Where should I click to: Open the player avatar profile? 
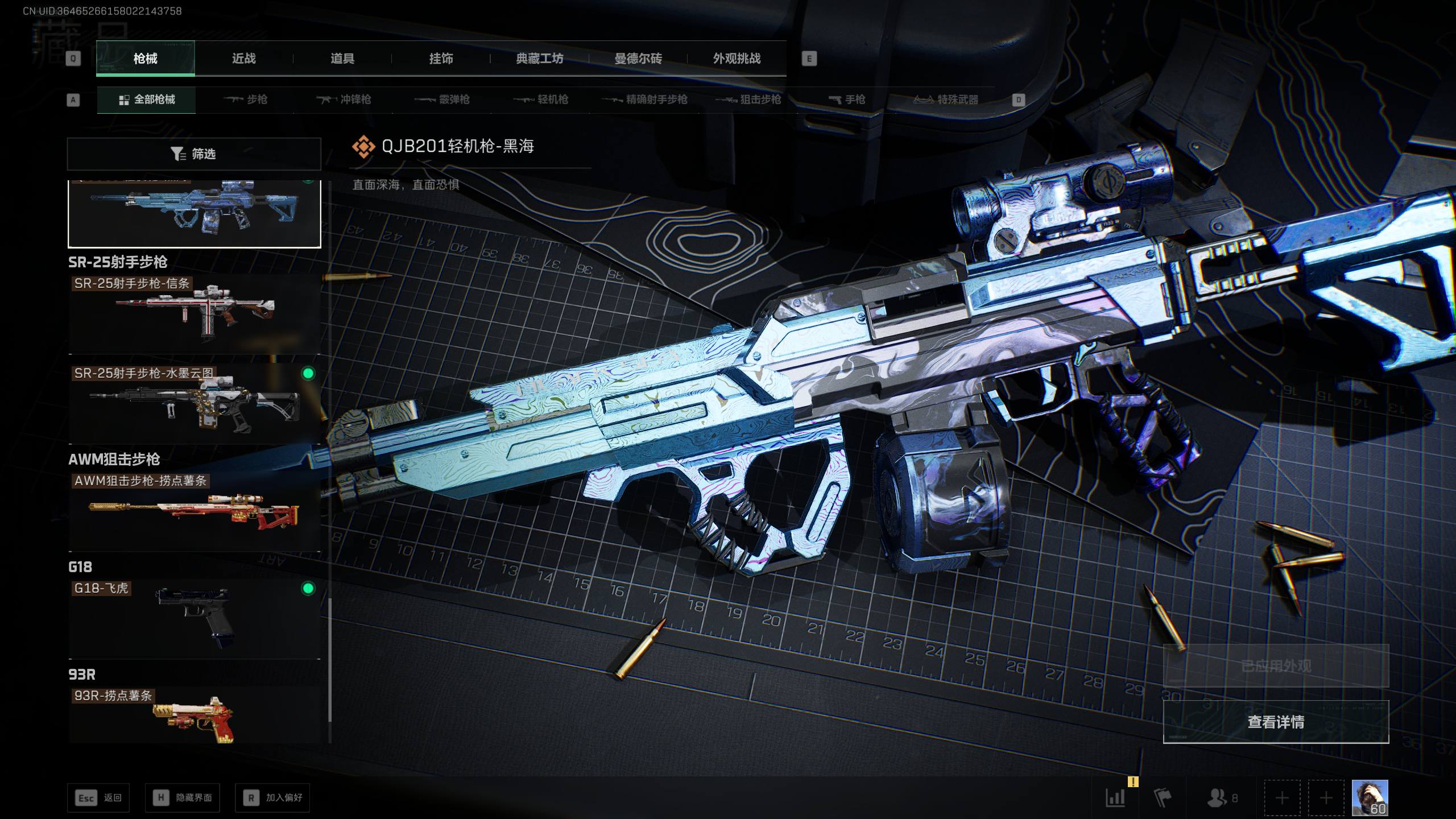click(x=1370, y=798)
